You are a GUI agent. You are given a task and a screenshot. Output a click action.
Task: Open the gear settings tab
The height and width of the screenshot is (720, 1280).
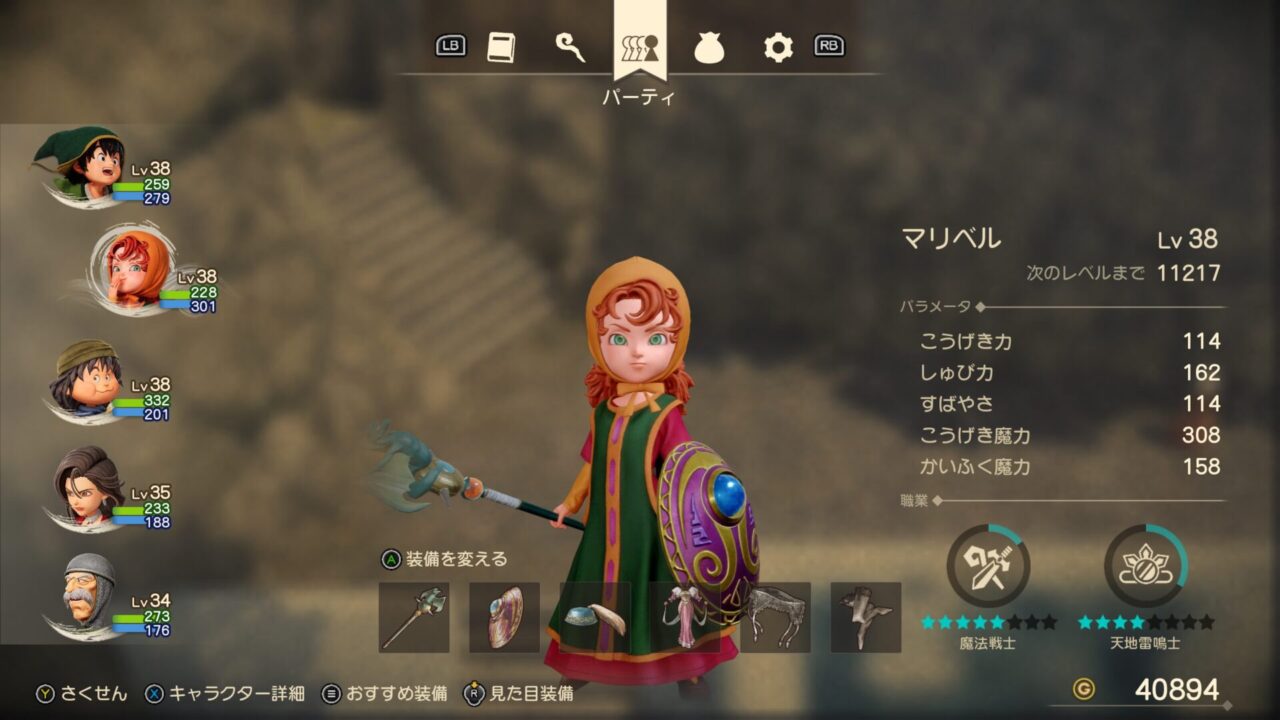click(778, 47)
